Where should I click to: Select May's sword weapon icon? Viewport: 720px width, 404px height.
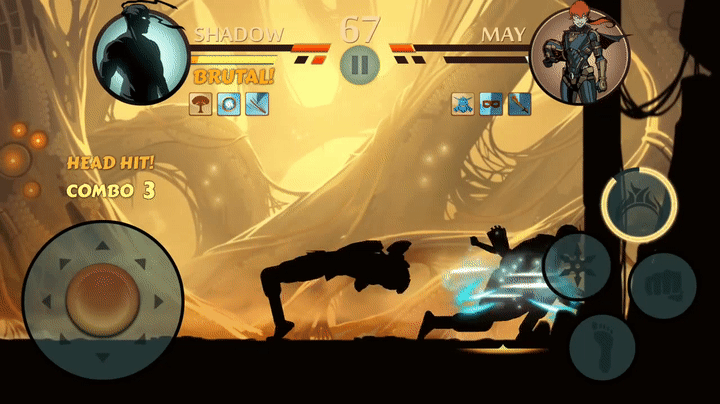(519, 103)
